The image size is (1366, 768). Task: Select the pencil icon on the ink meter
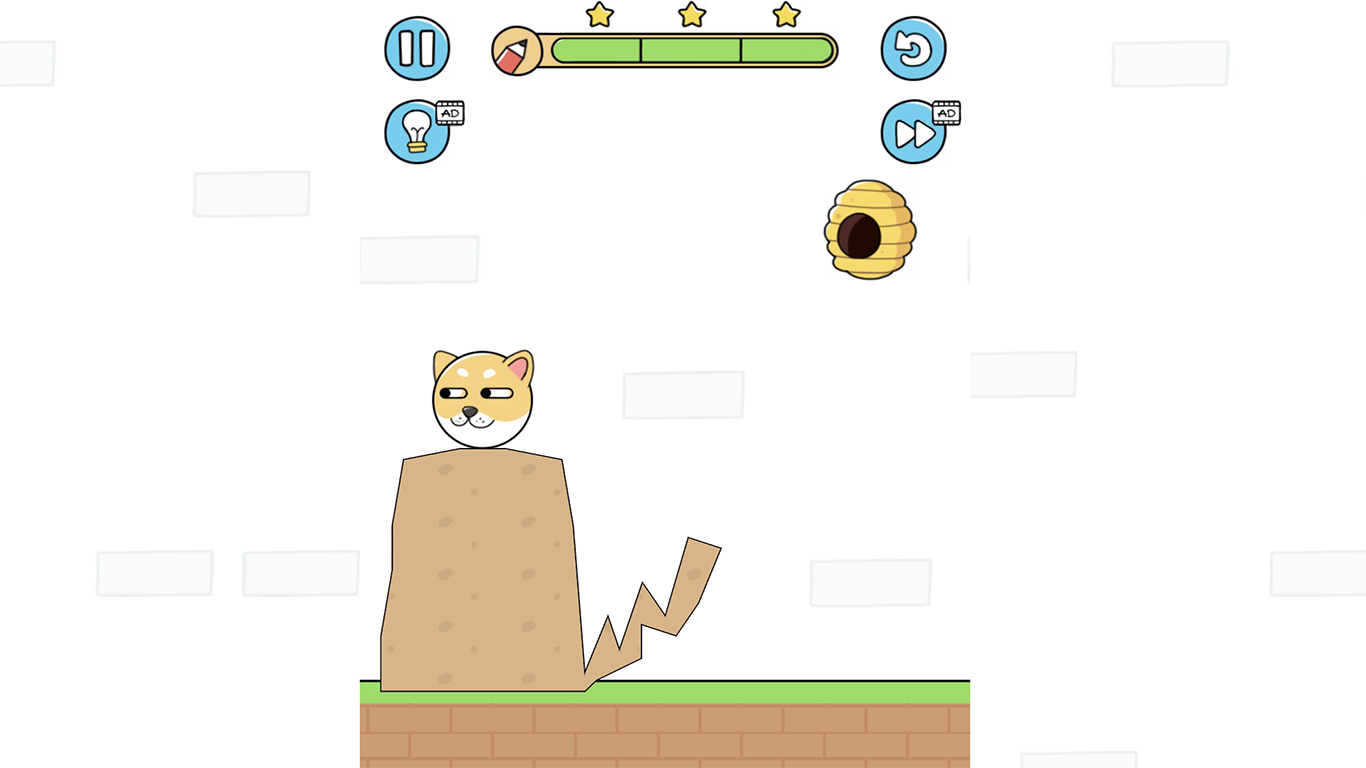(x=516, y=49)
